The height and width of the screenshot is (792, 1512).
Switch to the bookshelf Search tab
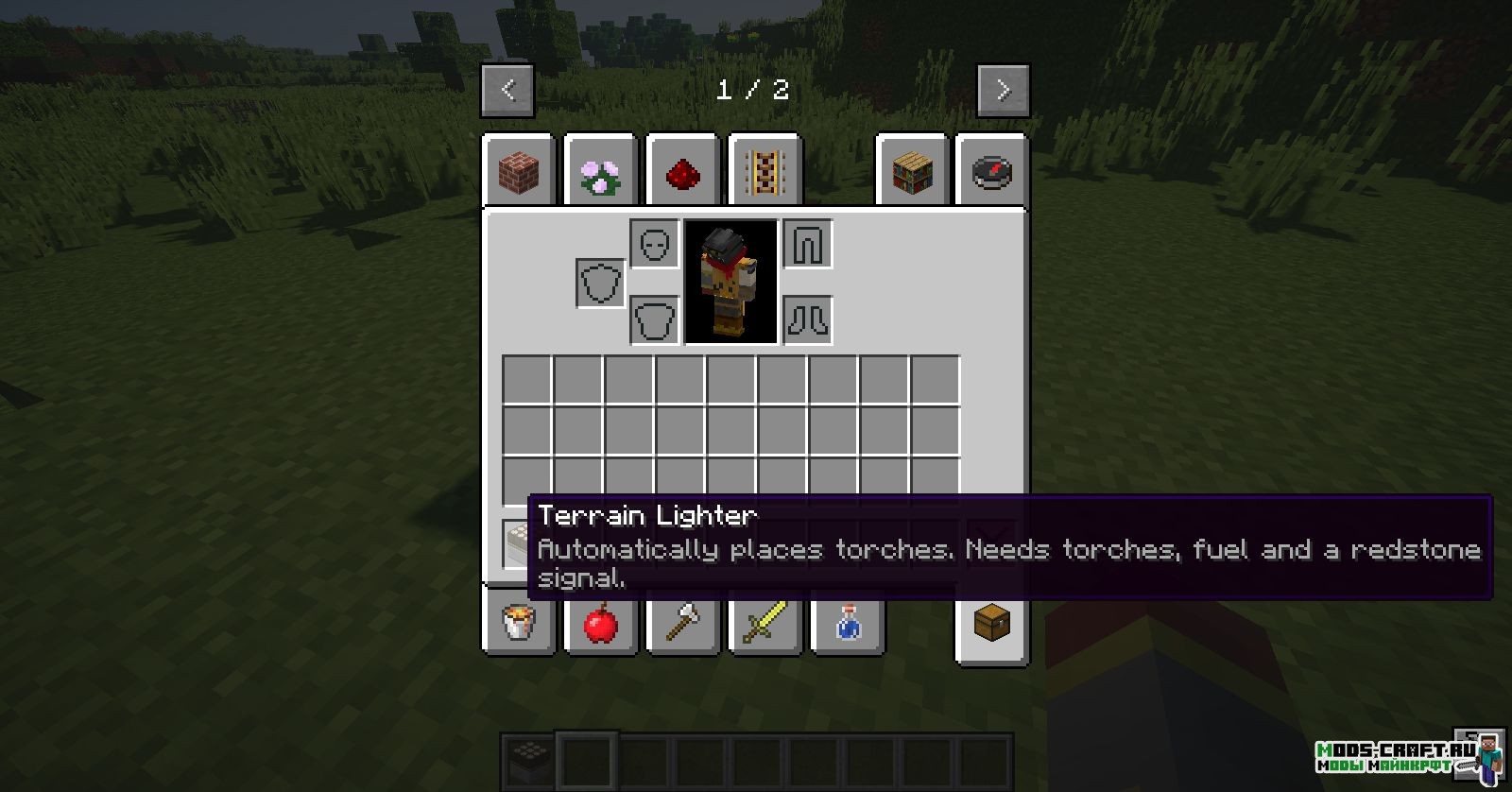point(912,172)
